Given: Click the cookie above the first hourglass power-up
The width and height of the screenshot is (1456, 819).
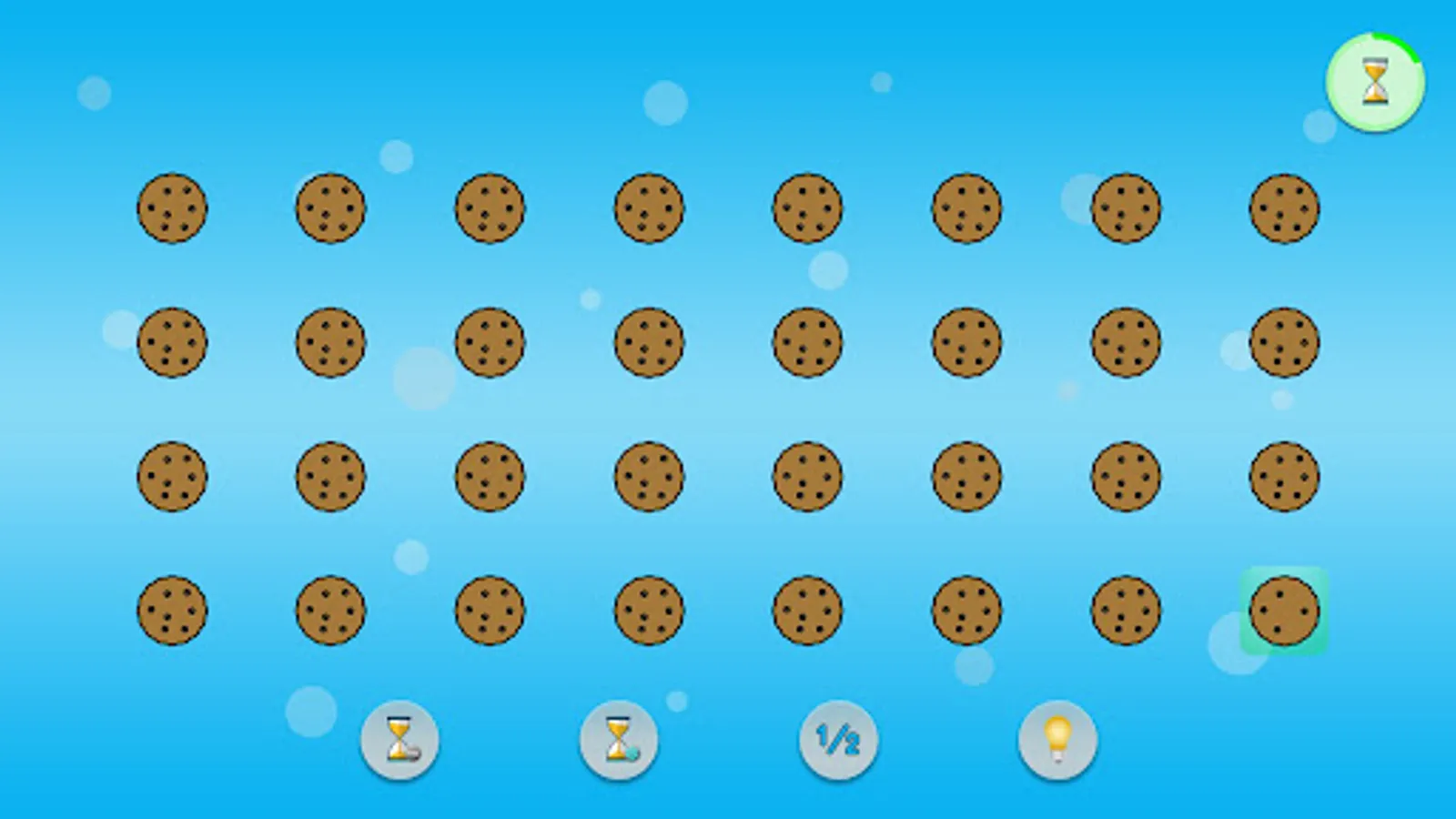Looking at the screenshot, I should coord(330,612).
